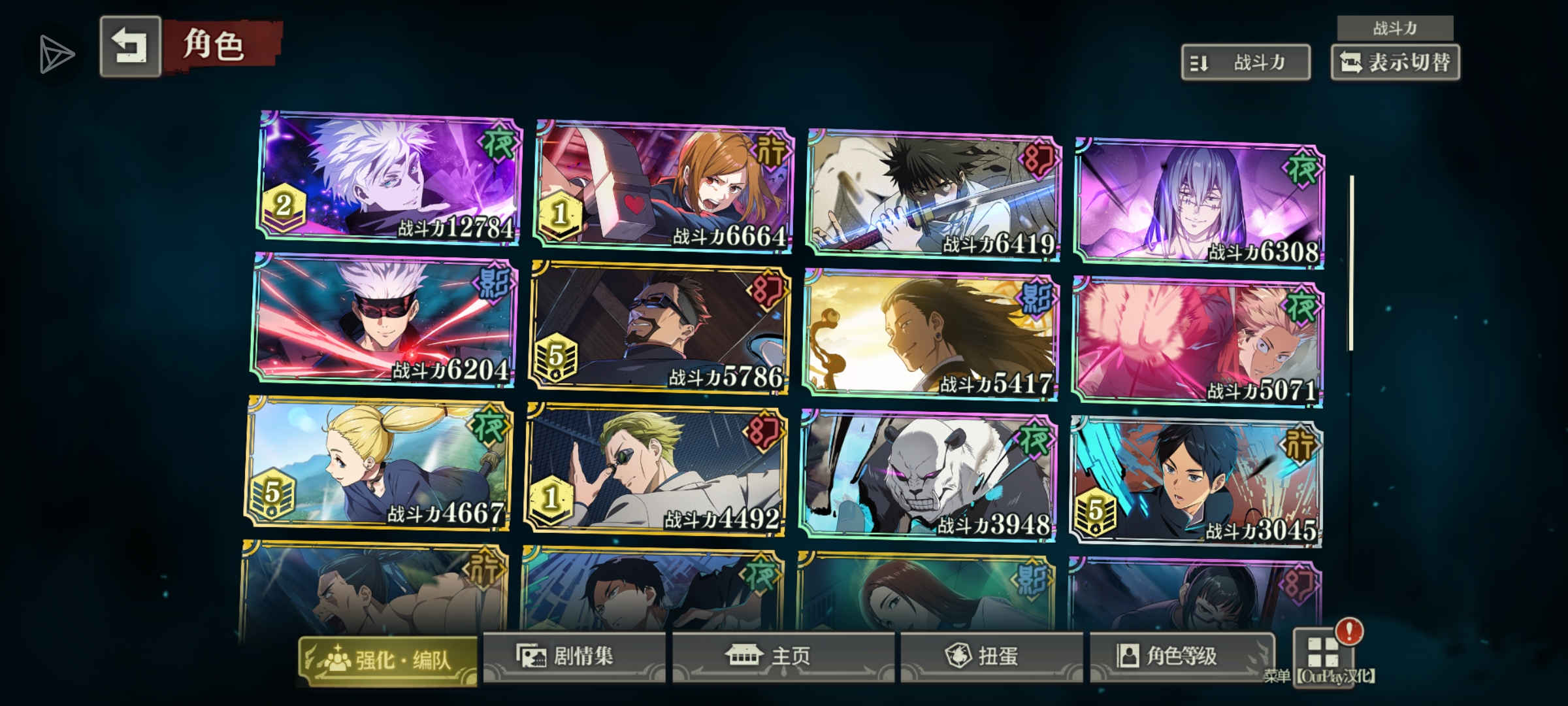Open the 菜单 grid menu button
The width and height of the screenshot is (1568, 706).
click(1322, 654)
